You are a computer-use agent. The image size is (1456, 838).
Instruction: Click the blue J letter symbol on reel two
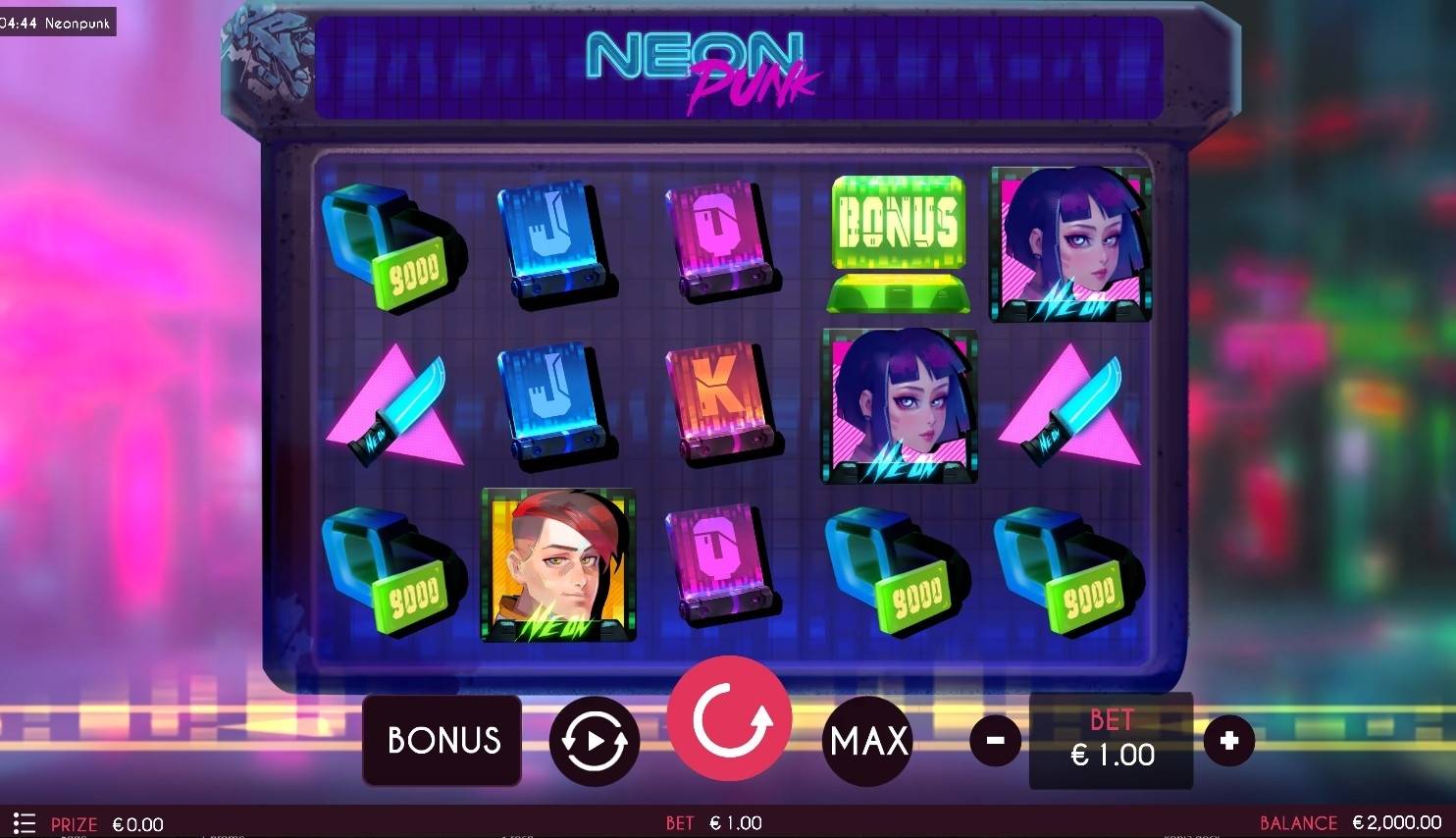click(x=558, y=240)
